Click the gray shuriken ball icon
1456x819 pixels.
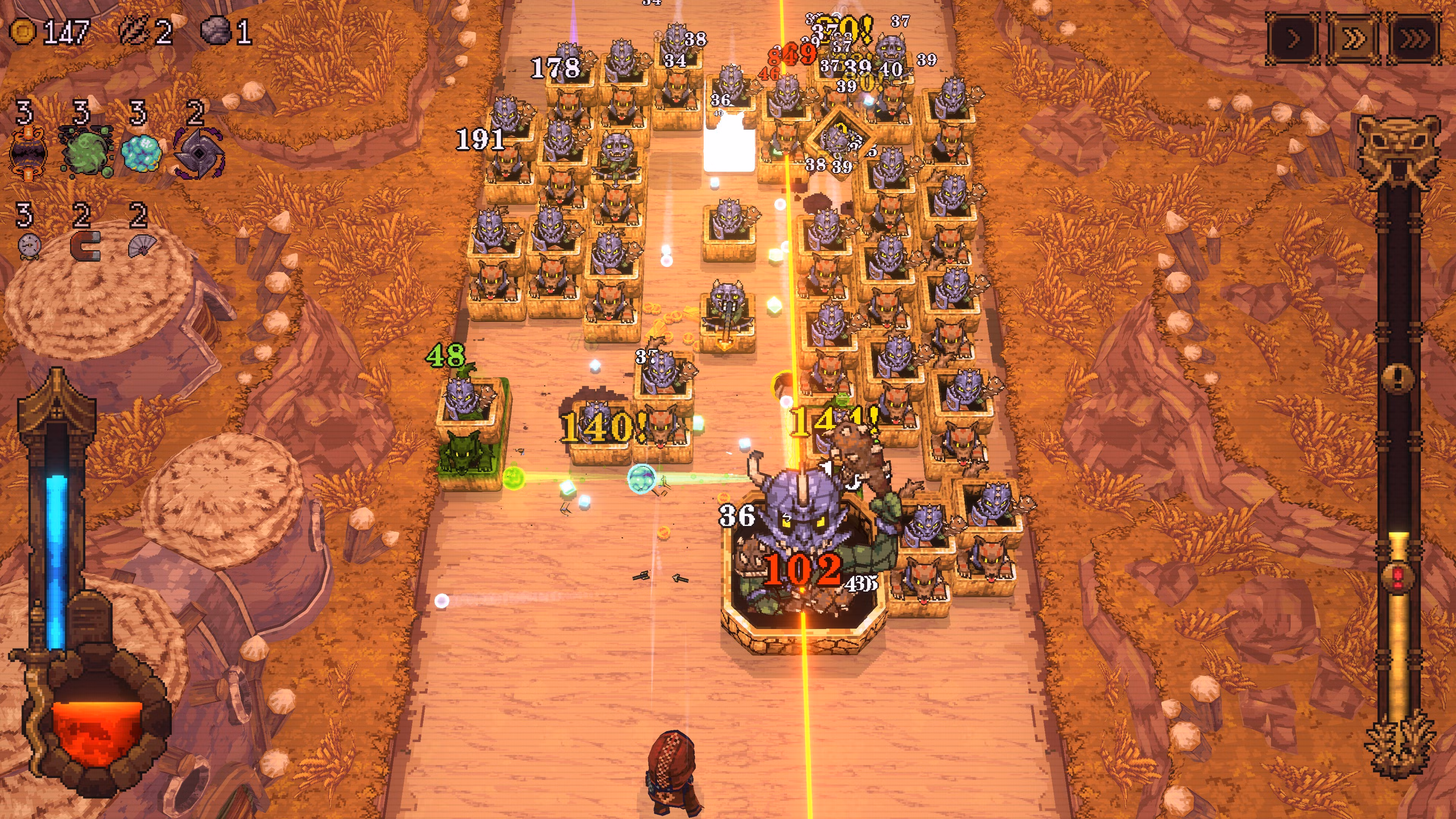[x=198, y=152]
